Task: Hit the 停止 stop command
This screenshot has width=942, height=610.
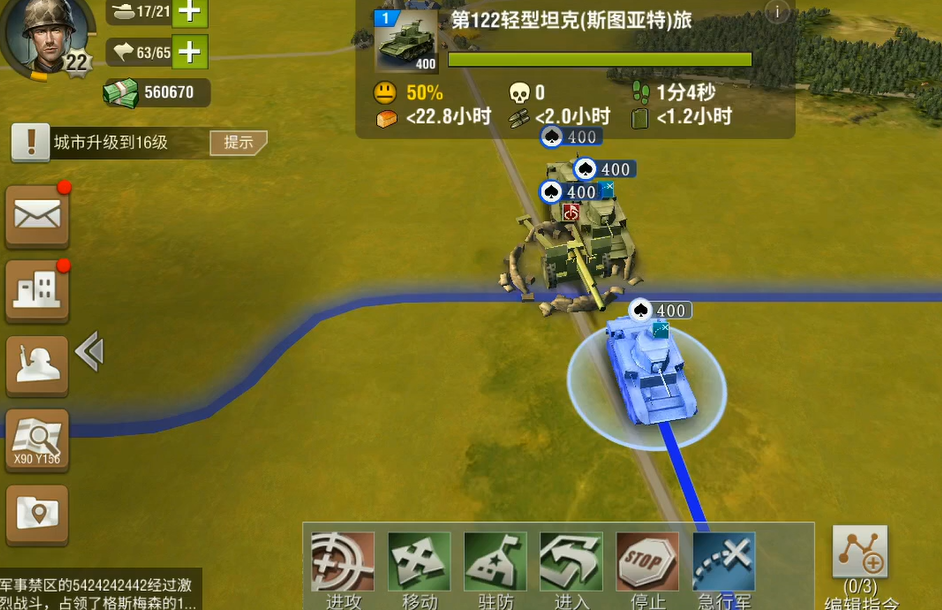Action: pos(647,565)
